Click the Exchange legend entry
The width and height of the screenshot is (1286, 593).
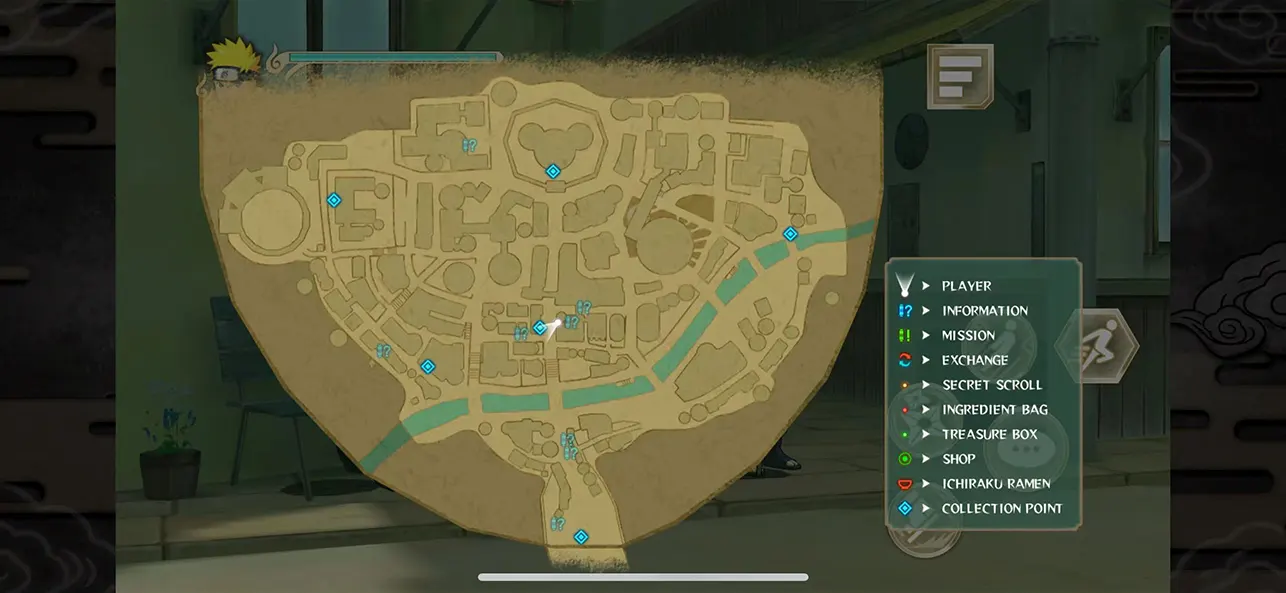[x=974, y=360]
